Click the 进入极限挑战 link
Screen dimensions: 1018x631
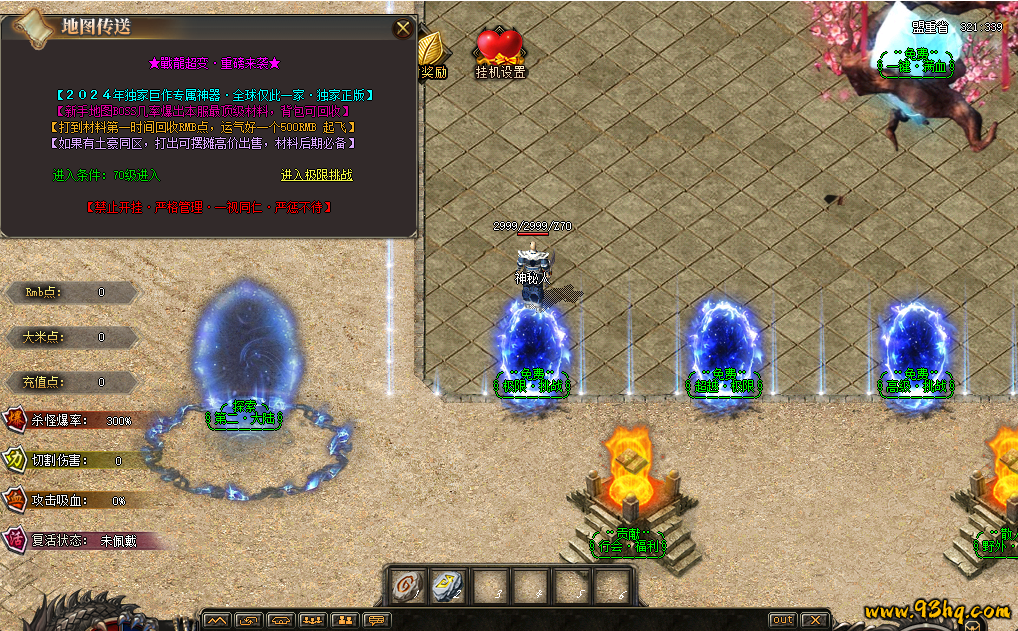pos(316,175)
